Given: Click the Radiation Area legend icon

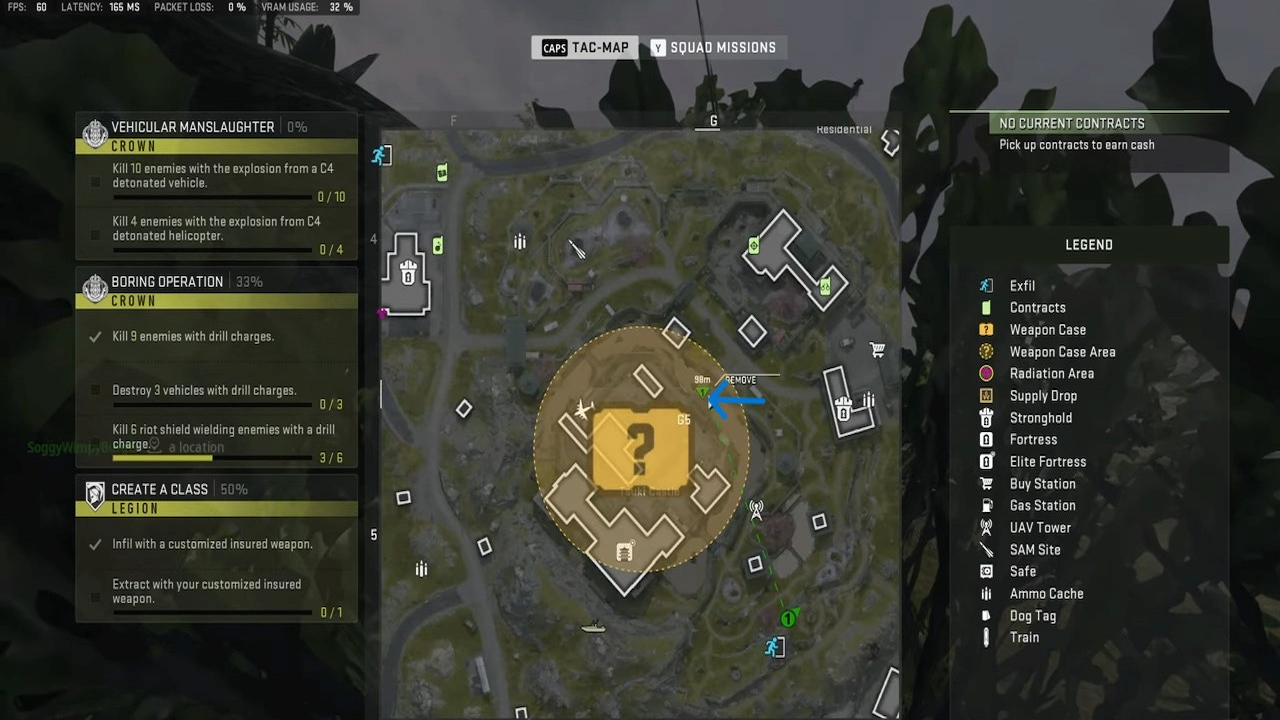Looking at the screenshot, I should tap(986, 373).
